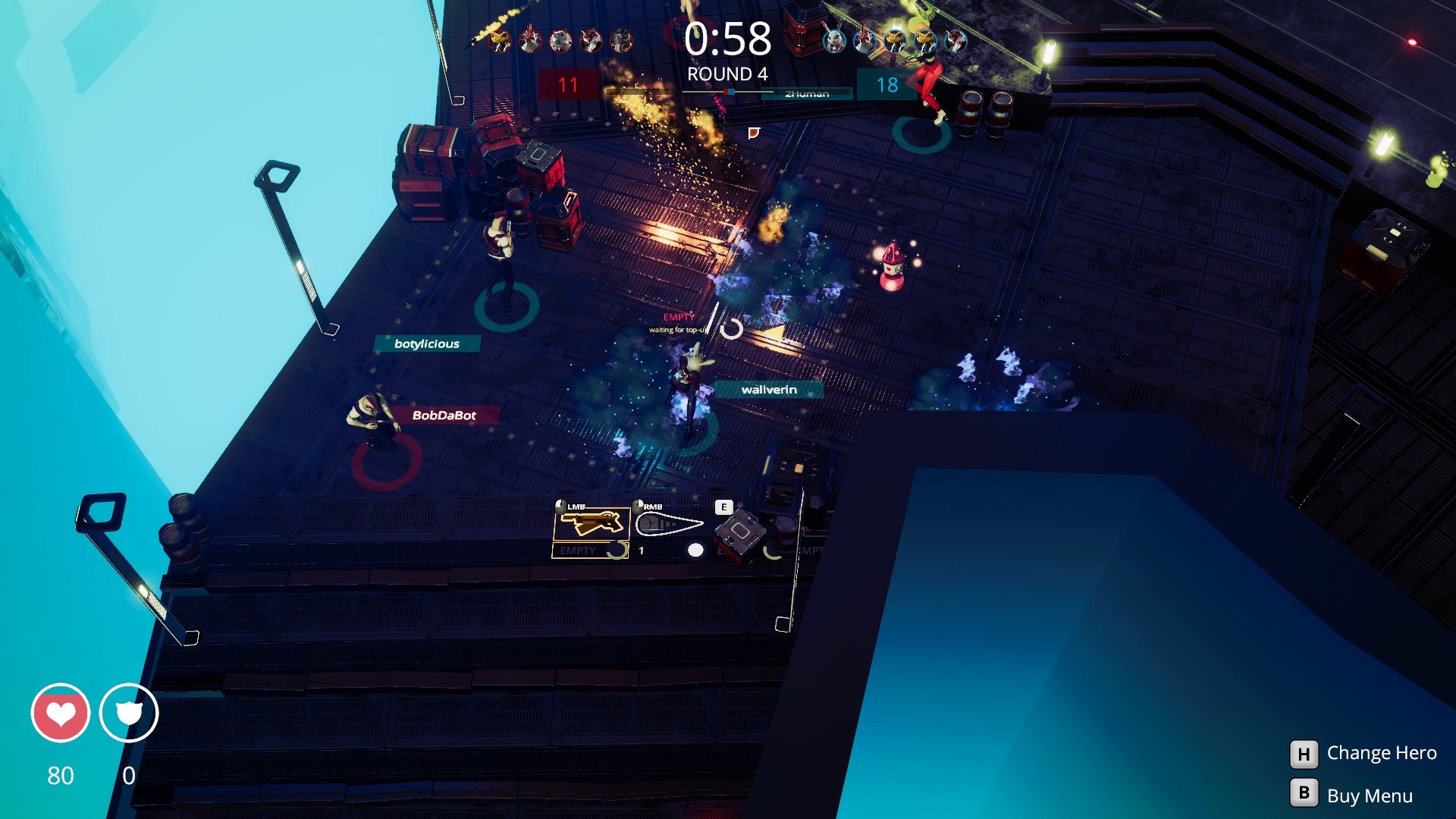Click the white shield armor icon
This screenshot has height=819, width=1456.
pos(129,713)
